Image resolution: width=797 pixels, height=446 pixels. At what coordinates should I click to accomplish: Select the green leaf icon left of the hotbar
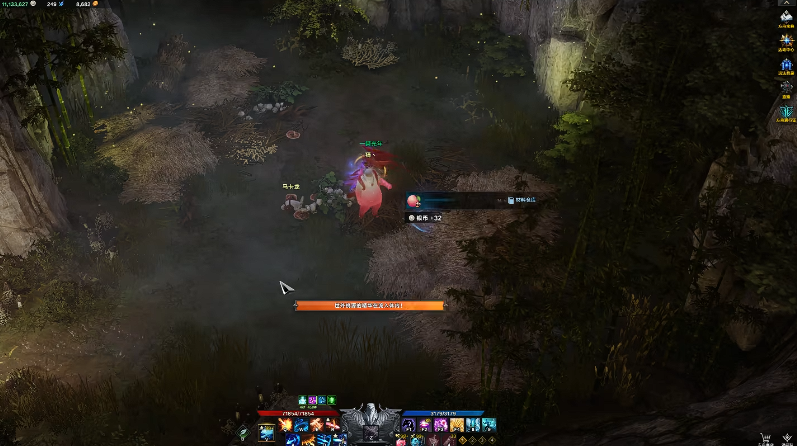point(243,433)
